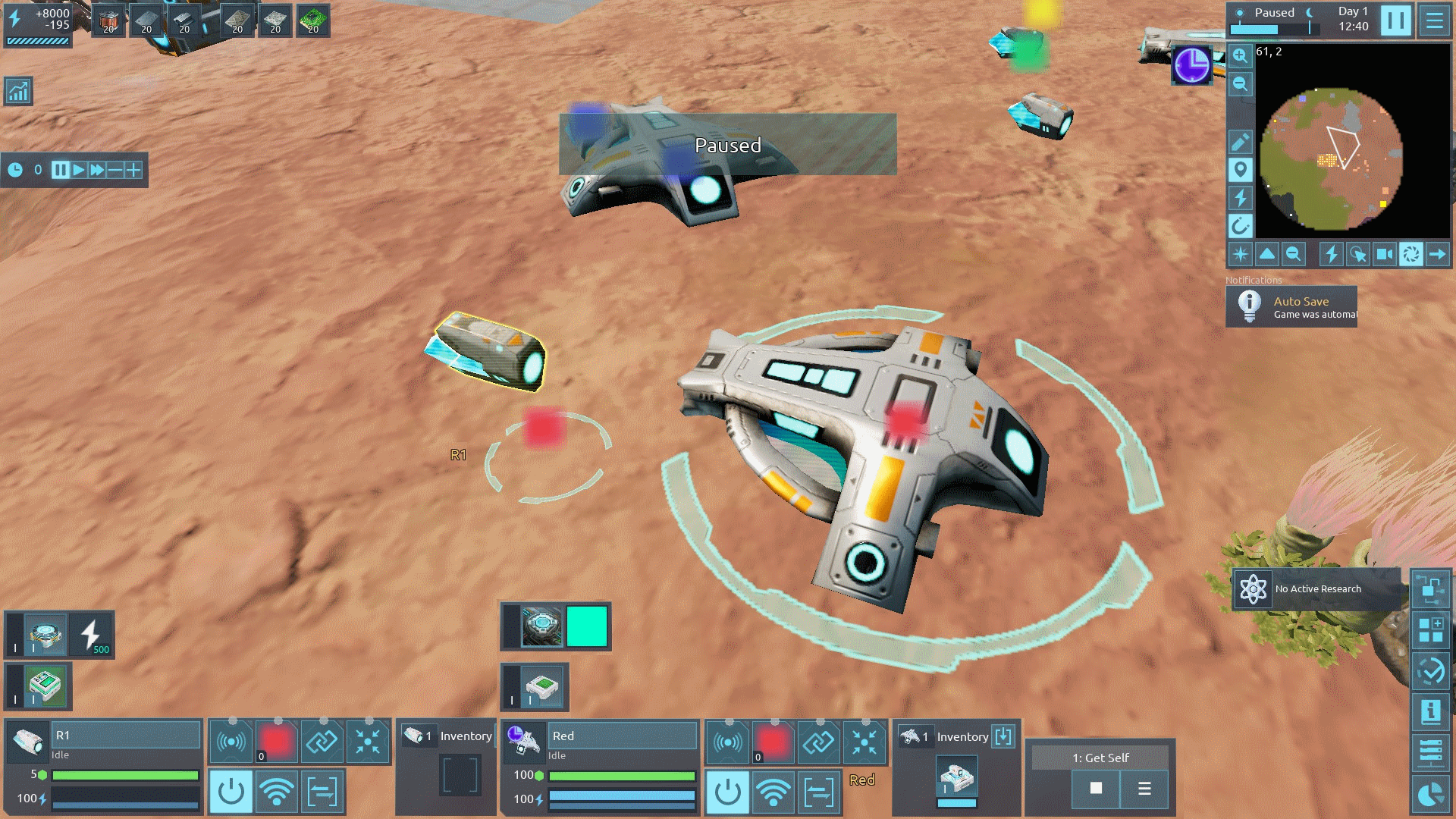Click the minimap location pin button
Viewport: 1456px width, 819px height.
tap(1240, 169)
